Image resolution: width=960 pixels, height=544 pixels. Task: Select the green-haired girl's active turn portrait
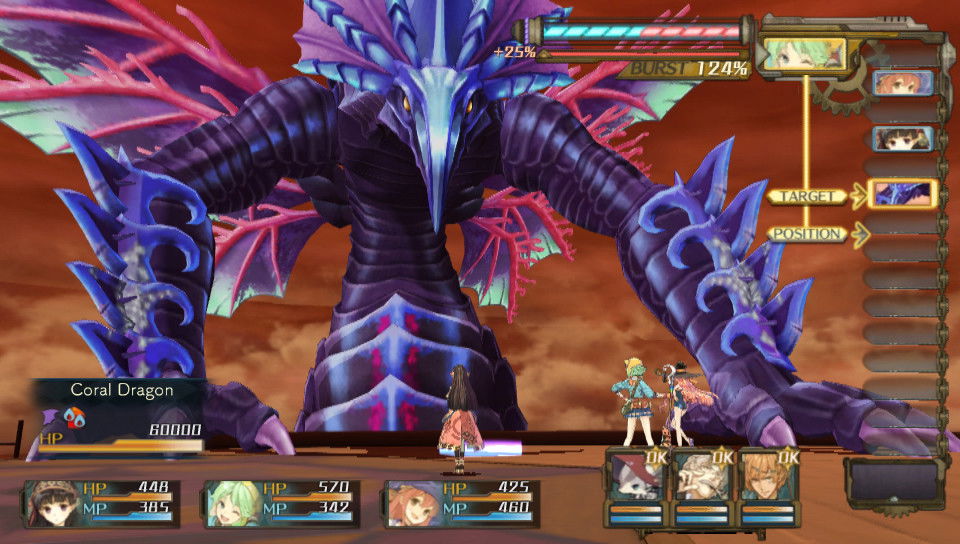[803, 53]
